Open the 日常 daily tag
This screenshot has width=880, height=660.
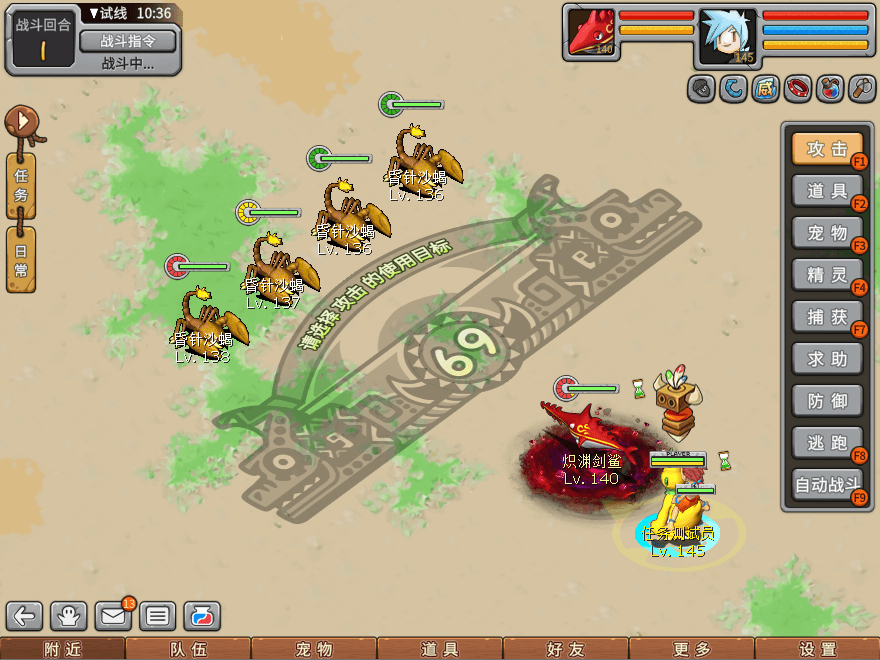click(21, 259)
